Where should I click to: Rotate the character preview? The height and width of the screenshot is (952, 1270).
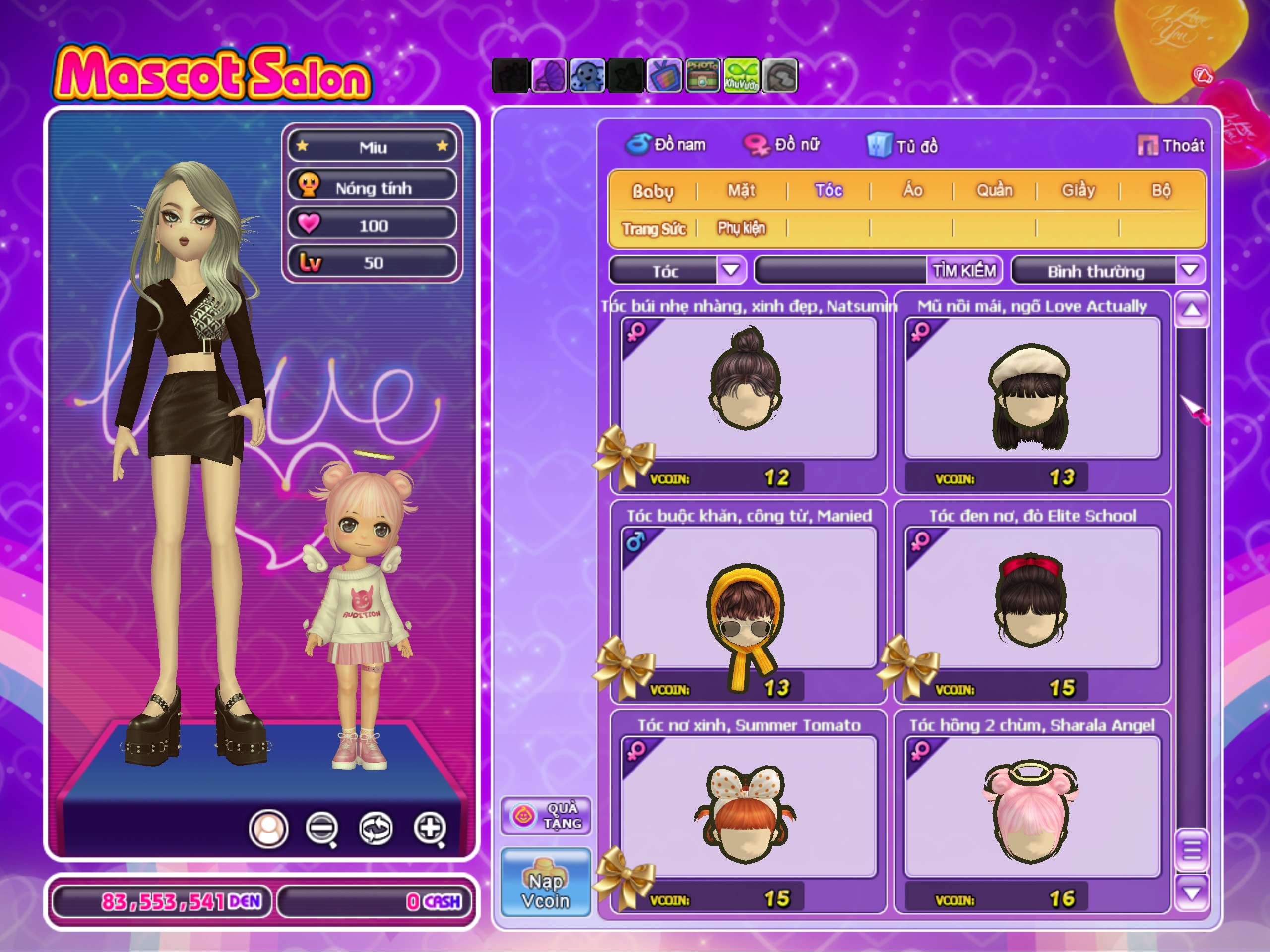point(376,828)
